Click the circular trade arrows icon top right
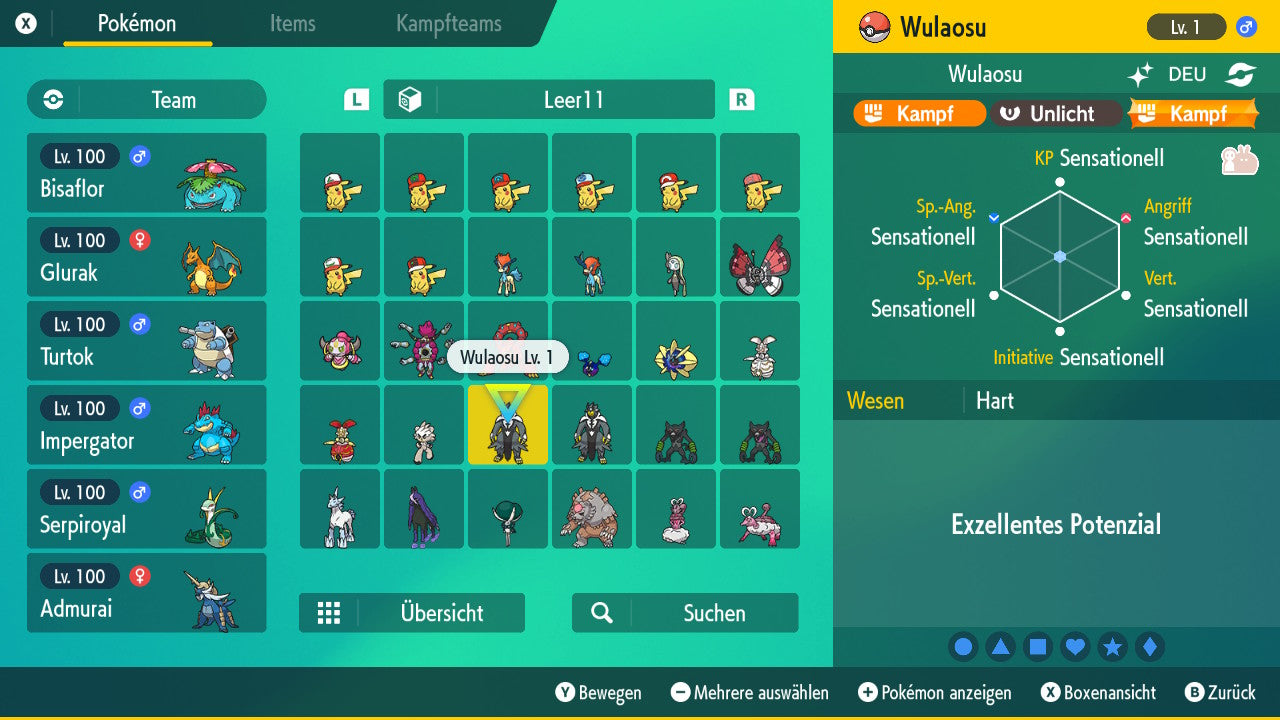The image size is (1280, 720). 1239,73
